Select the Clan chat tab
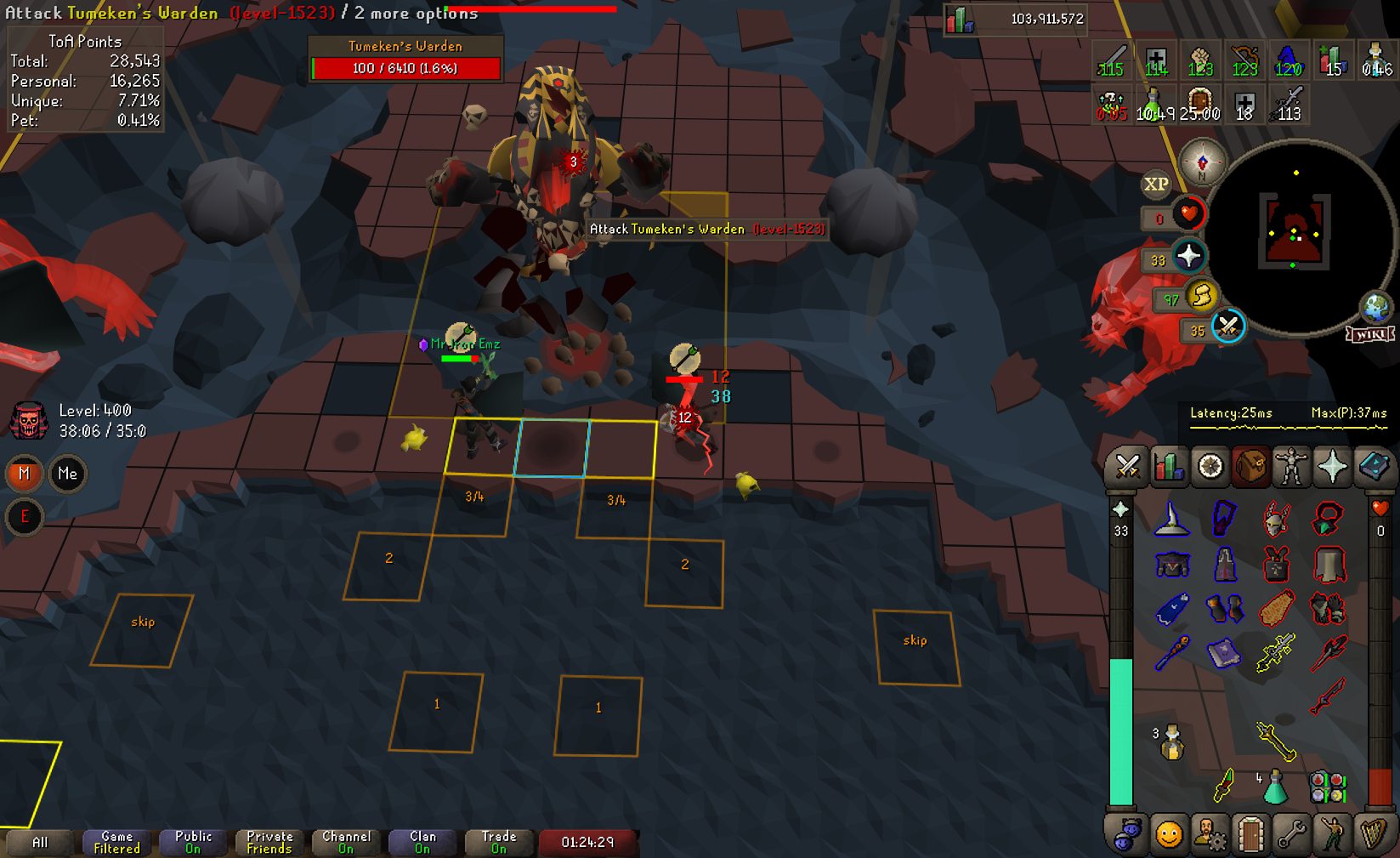 pos(422,843)
